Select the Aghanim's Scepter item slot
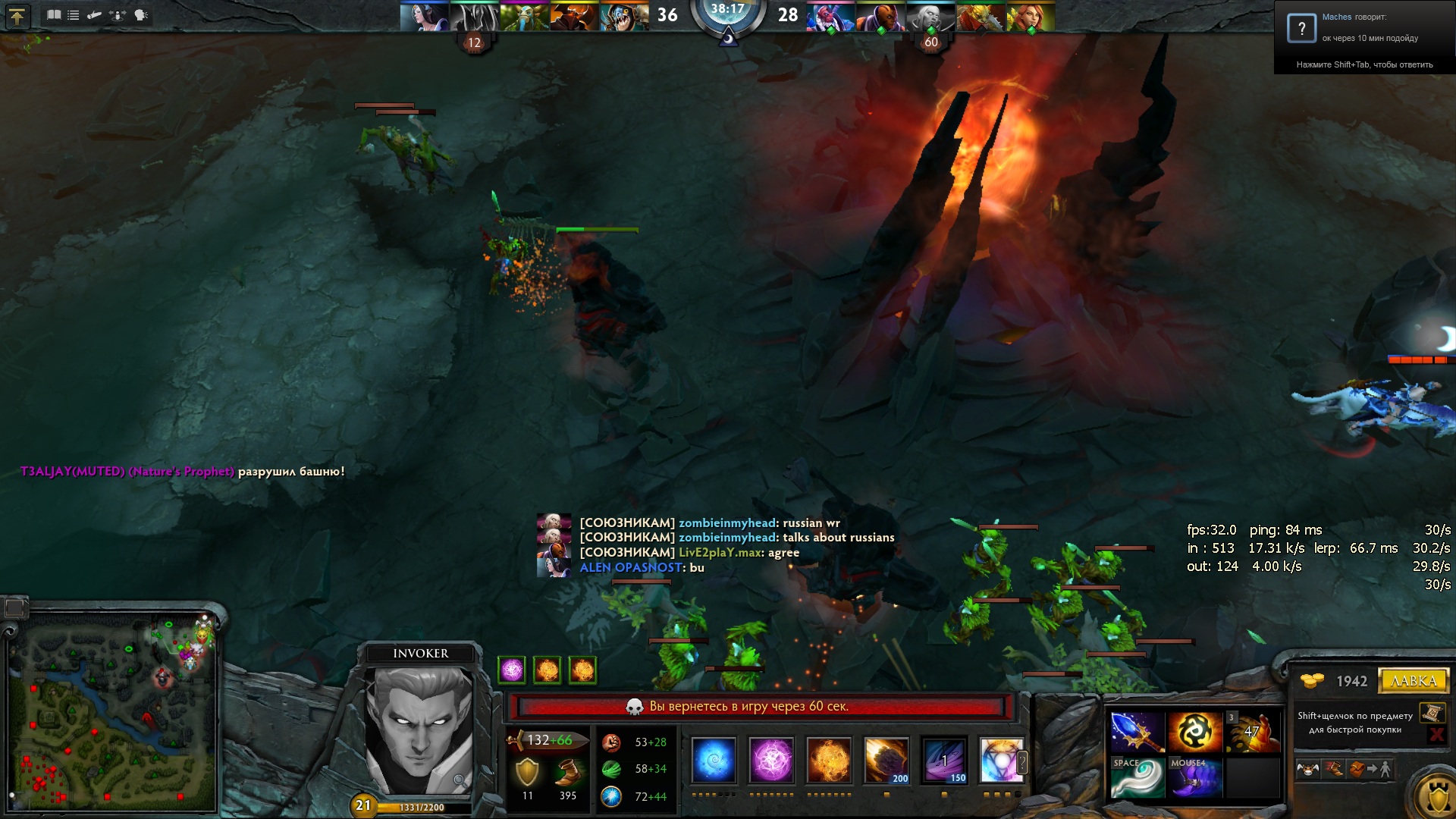This screenshot has height=819, width=1456. 1137,732
